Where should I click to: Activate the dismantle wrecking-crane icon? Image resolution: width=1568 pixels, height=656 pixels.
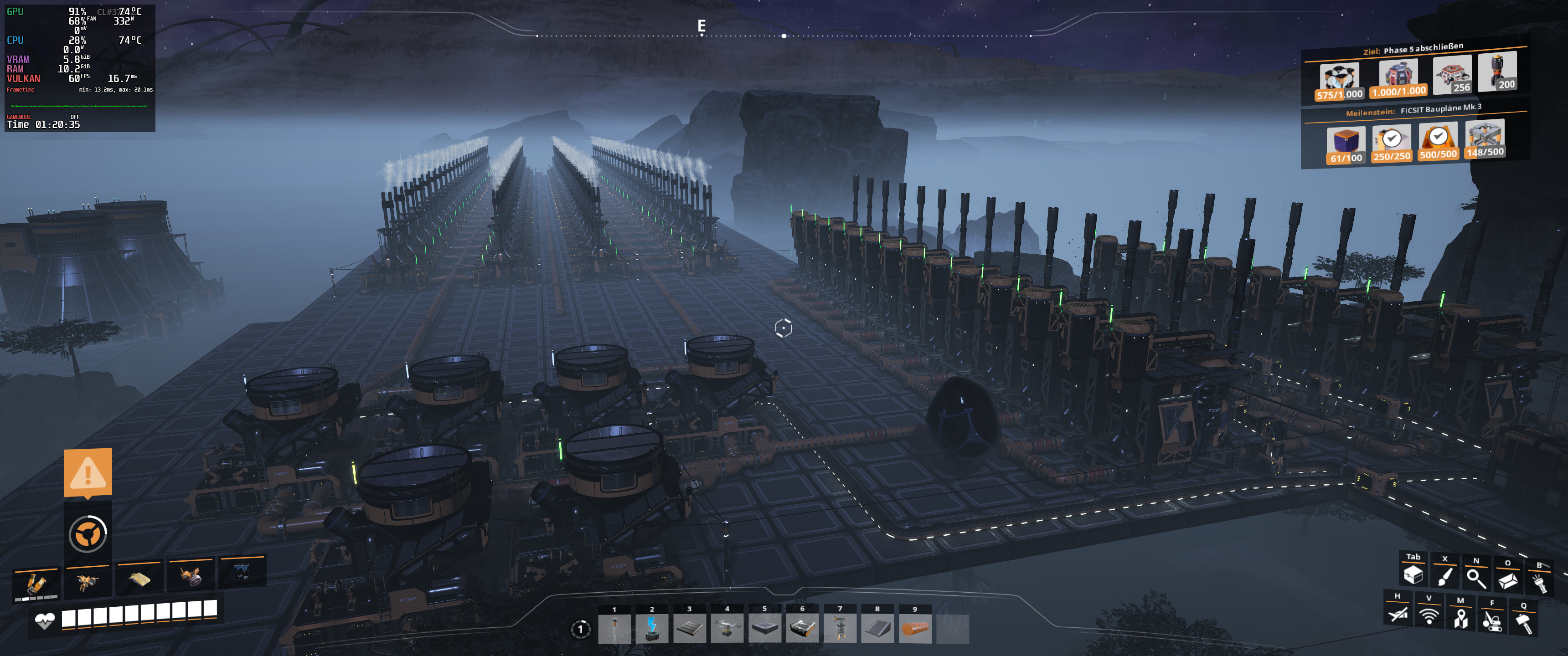click(x=1492, y=621)
